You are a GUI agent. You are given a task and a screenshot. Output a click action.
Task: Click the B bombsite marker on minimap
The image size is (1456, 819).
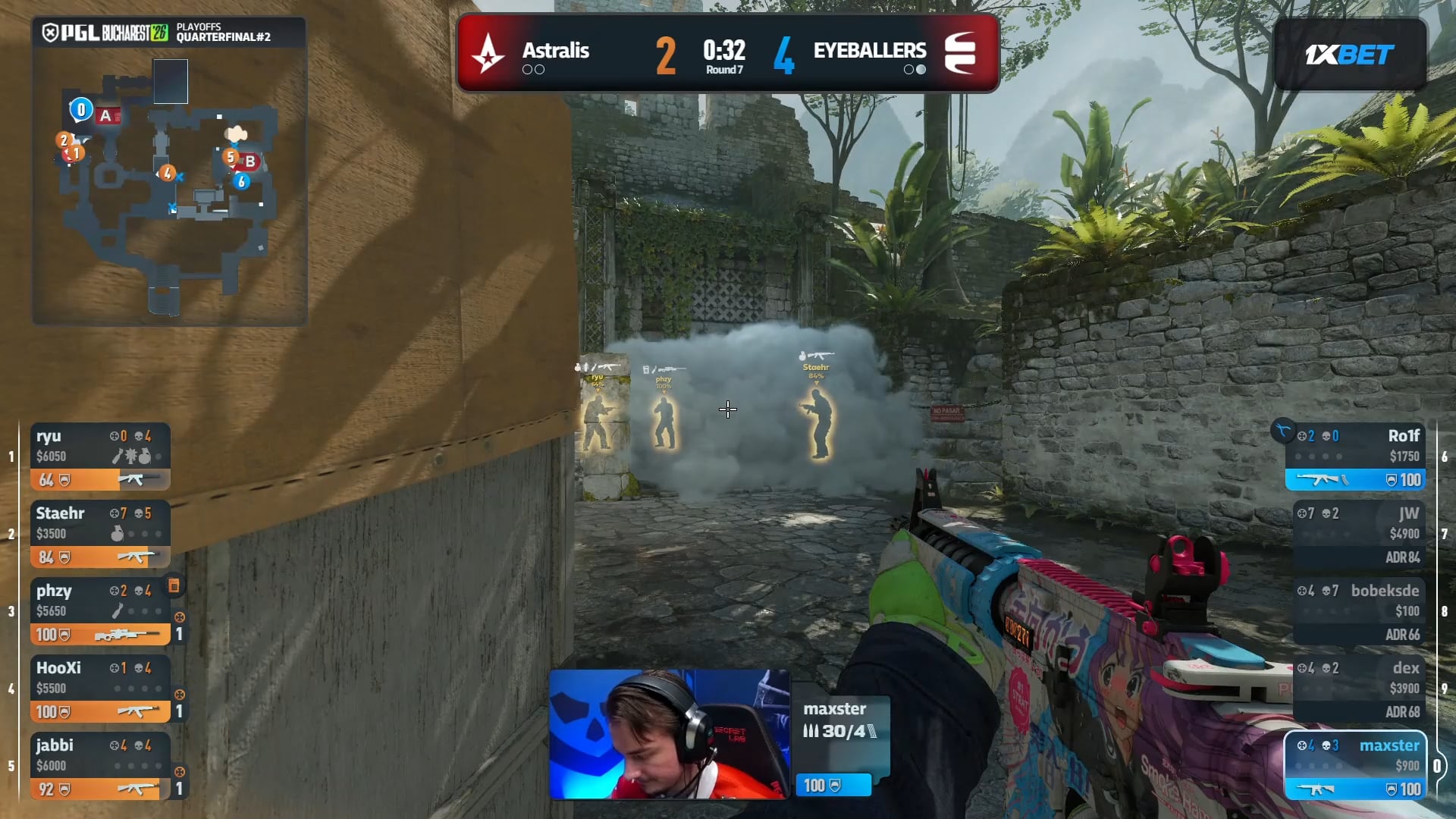click(249, 161)
